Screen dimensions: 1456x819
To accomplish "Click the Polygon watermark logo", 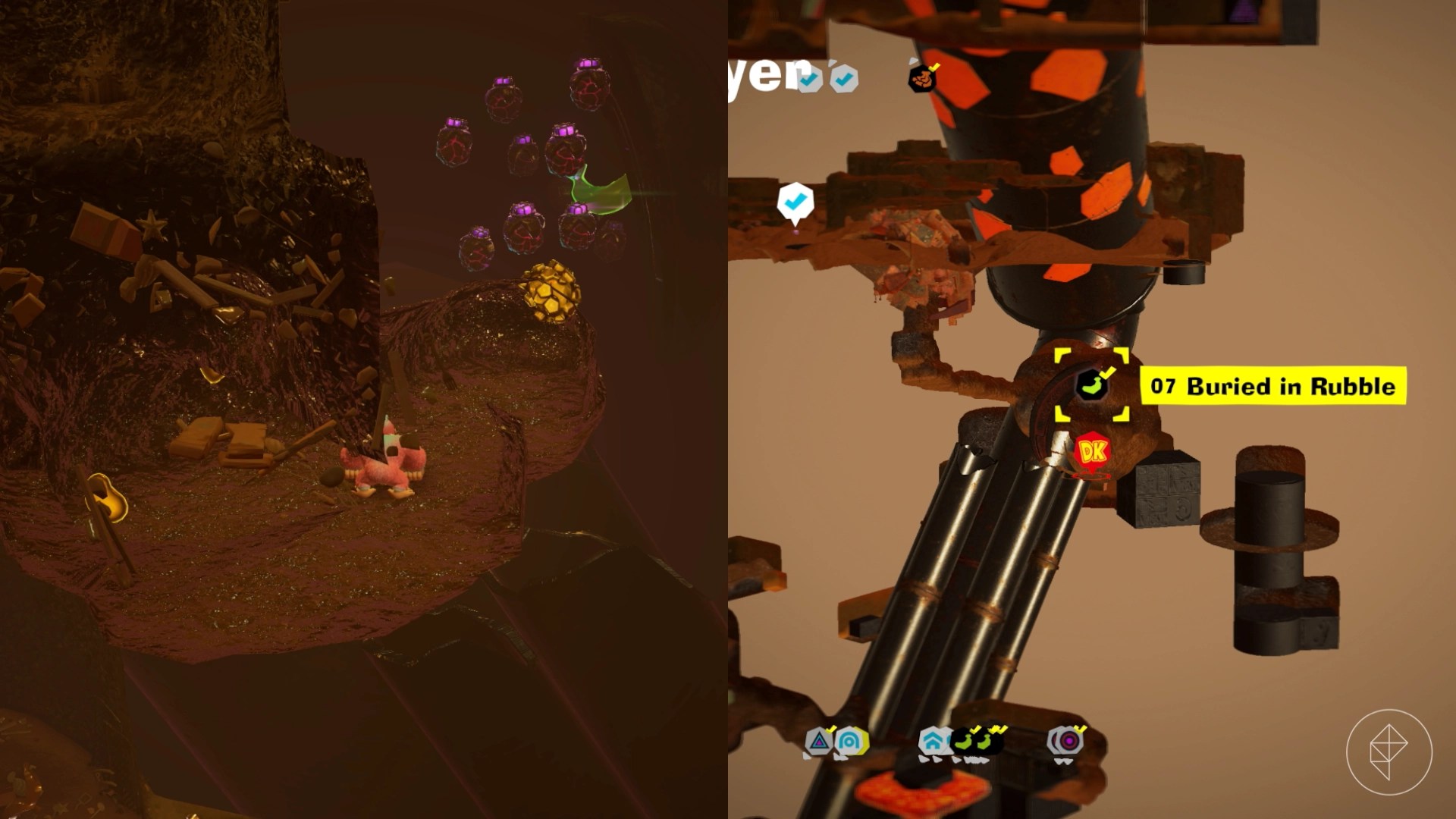I will tap(1389, 752).
